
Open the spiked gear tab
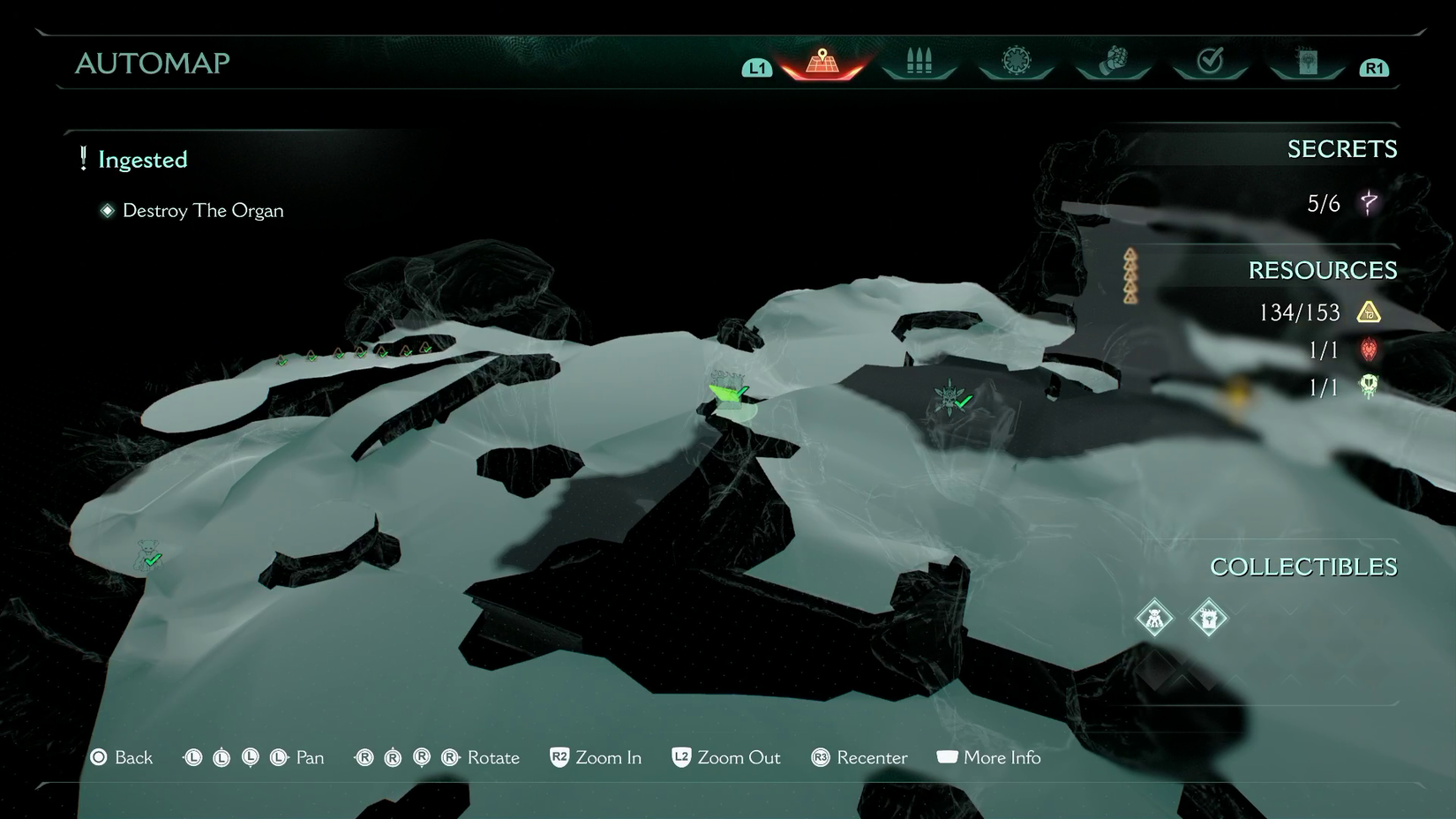1017,61
